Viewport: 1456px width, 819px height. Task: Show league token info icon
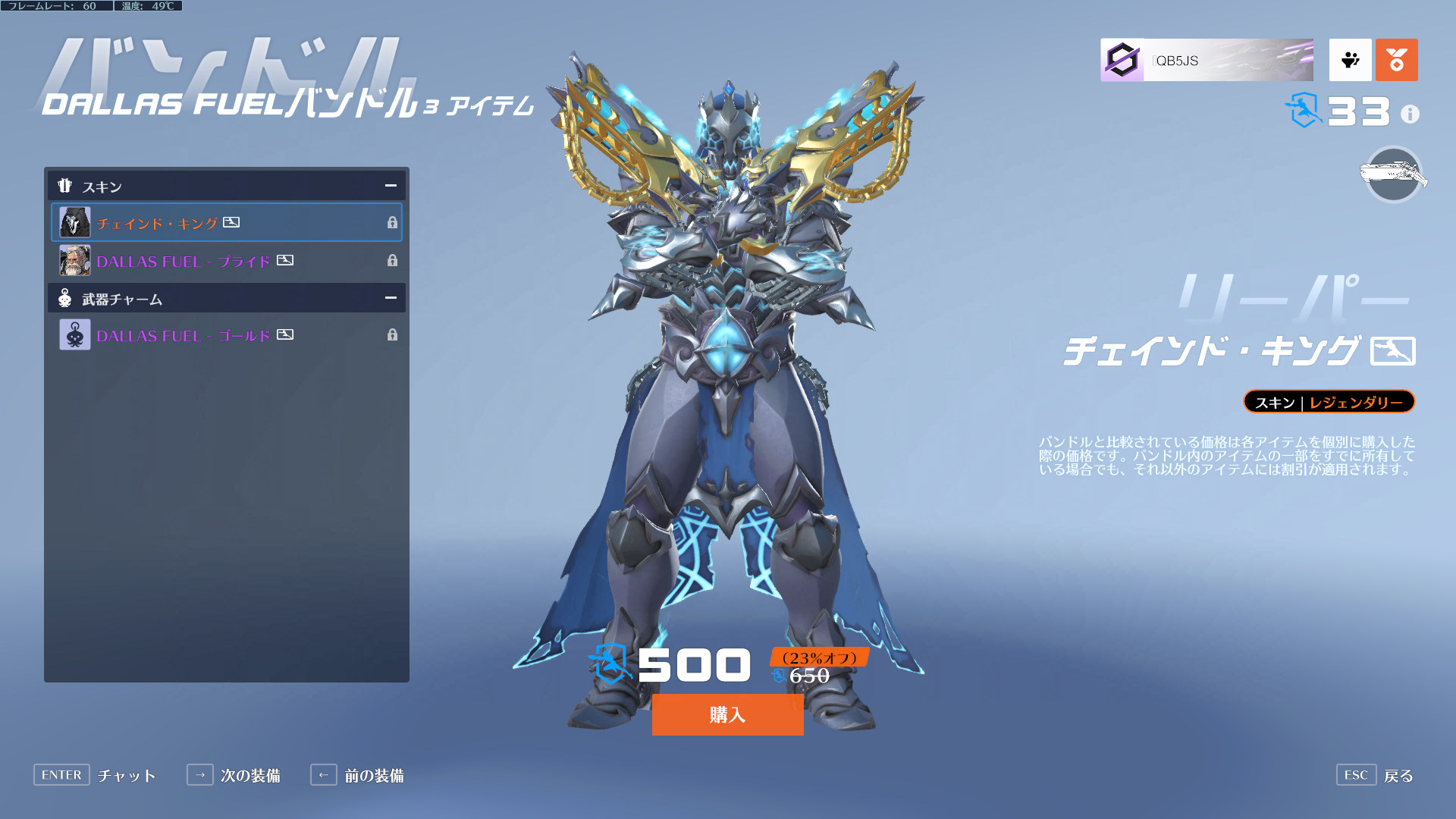[1410, 115]
